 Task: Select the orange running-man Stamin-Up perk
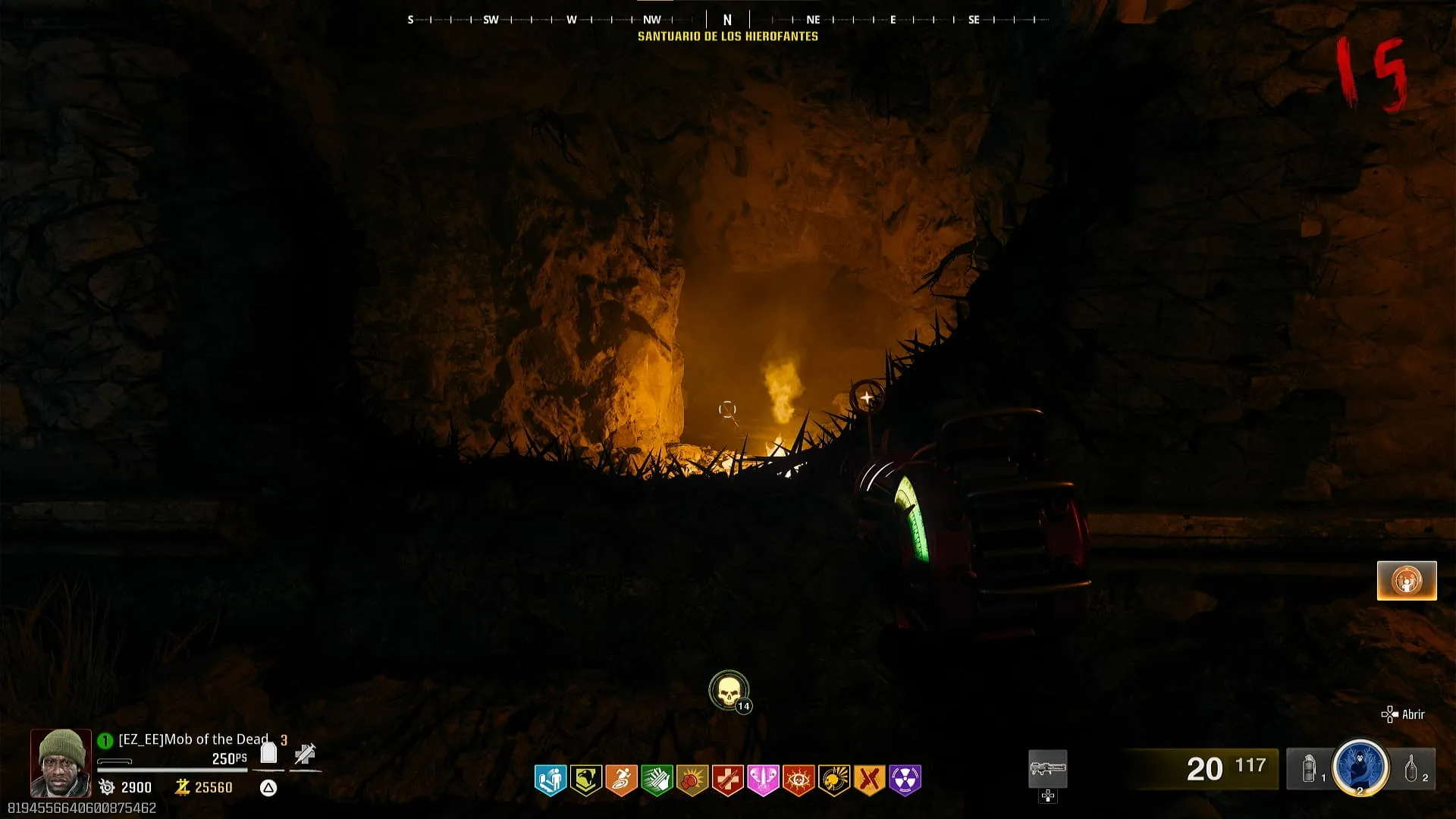[621, 780]
